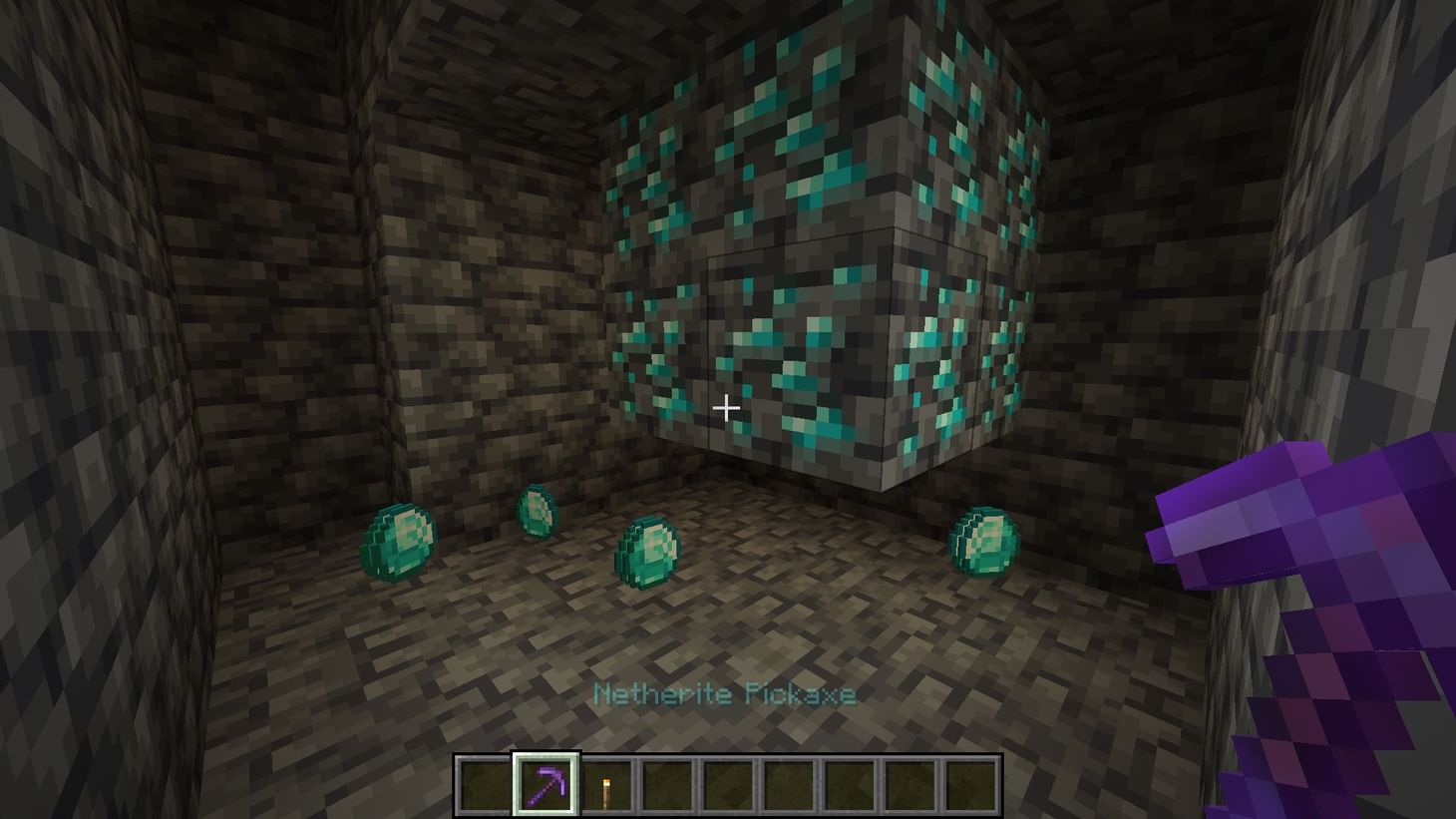Select the torch in the hotbar
The width and height of the screenshot is (1456, 819).
click(605, 786)
